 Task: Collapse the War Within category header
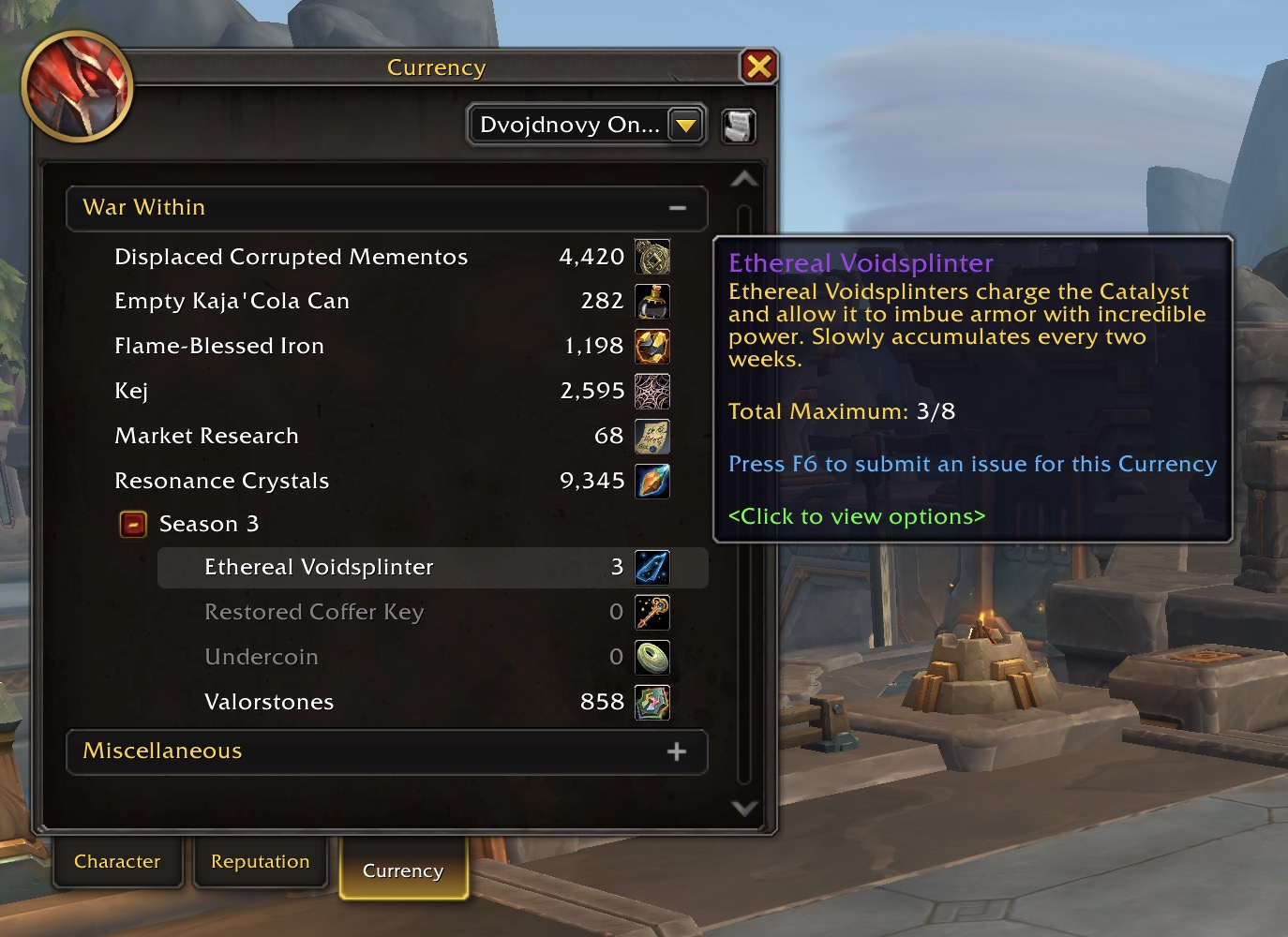click(677, 208)
